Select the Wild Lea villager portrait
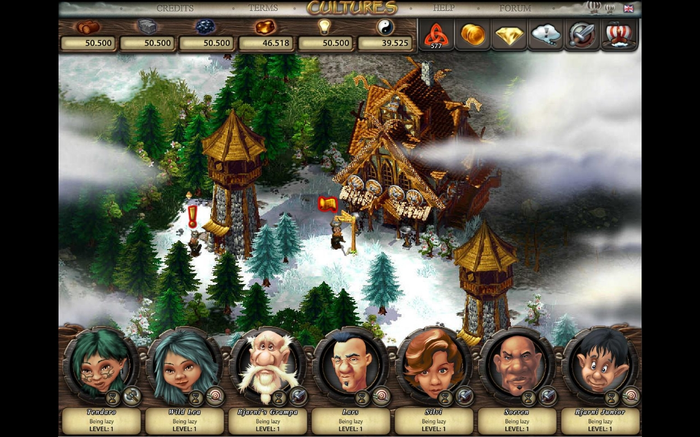700x437 pixels. (x=183, y=363)
